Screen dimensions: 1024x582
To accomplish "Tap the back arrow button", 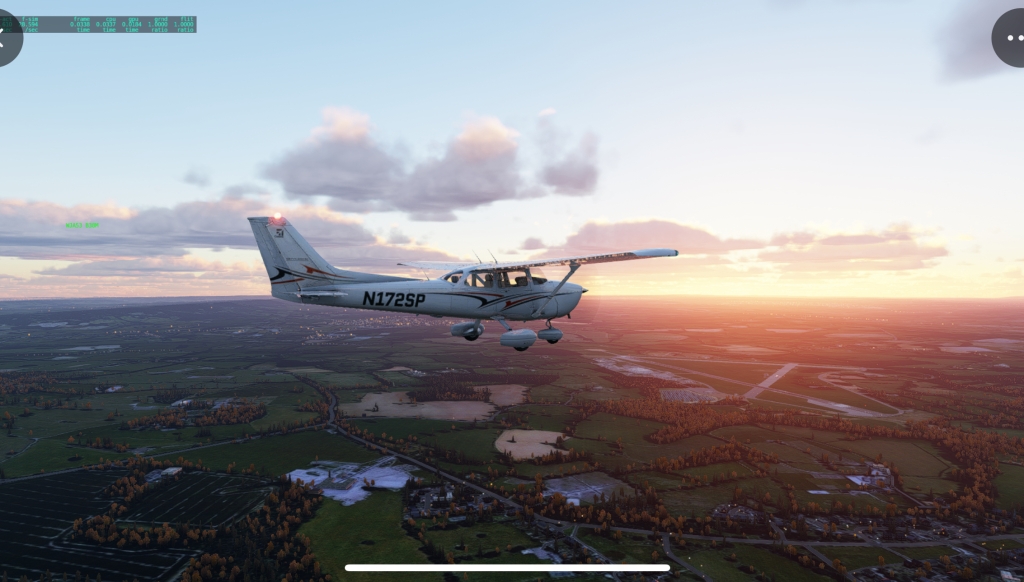I will coord(4,38).
